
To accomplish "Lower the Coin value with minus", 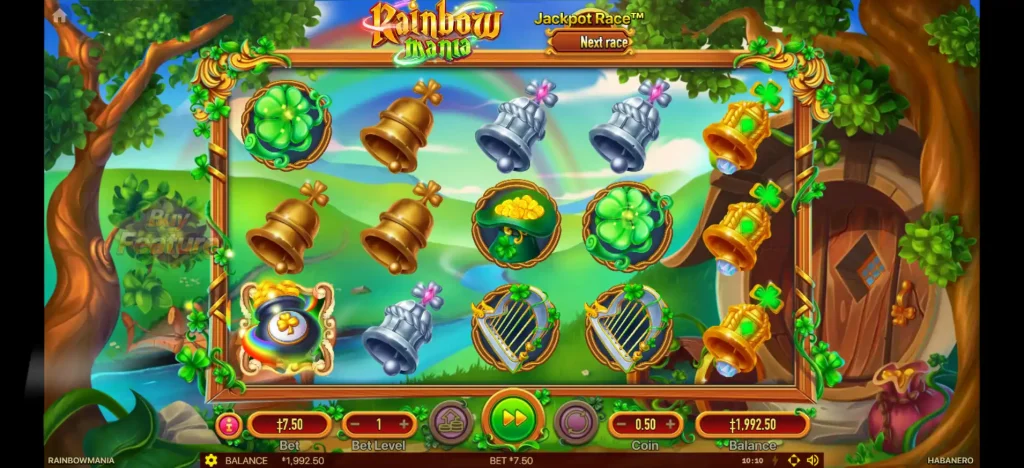I will point(618,424).
